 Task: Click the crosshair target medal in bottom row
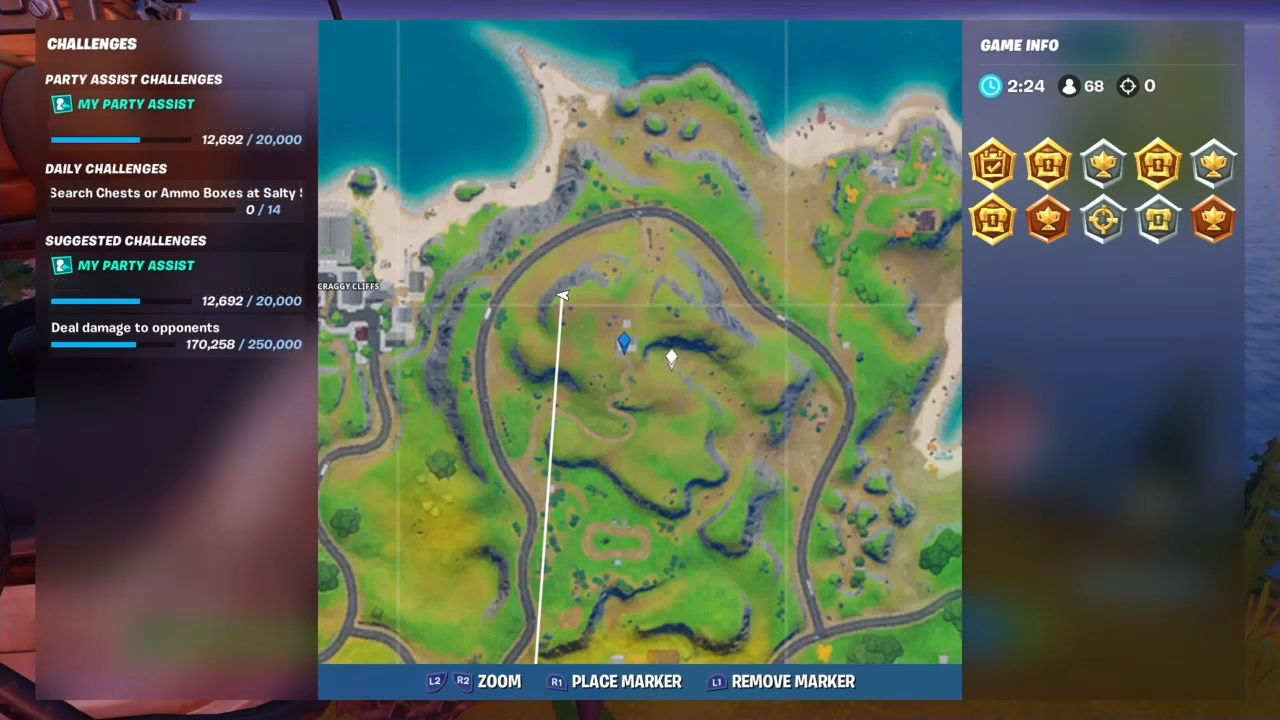tap(1103, 220)
